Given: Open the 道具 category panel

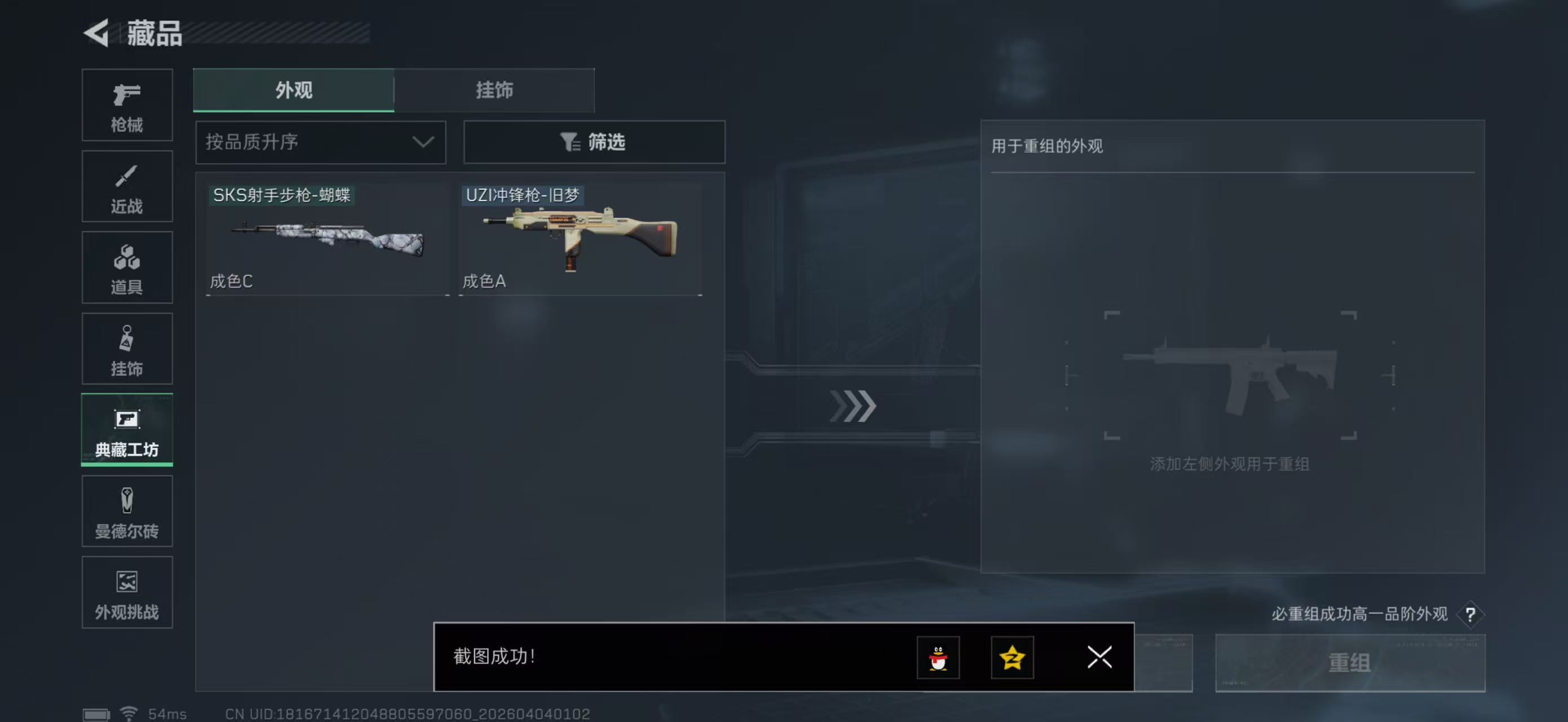Looking at the screenshot, I should pyautogui.click(x=127, y=268).
